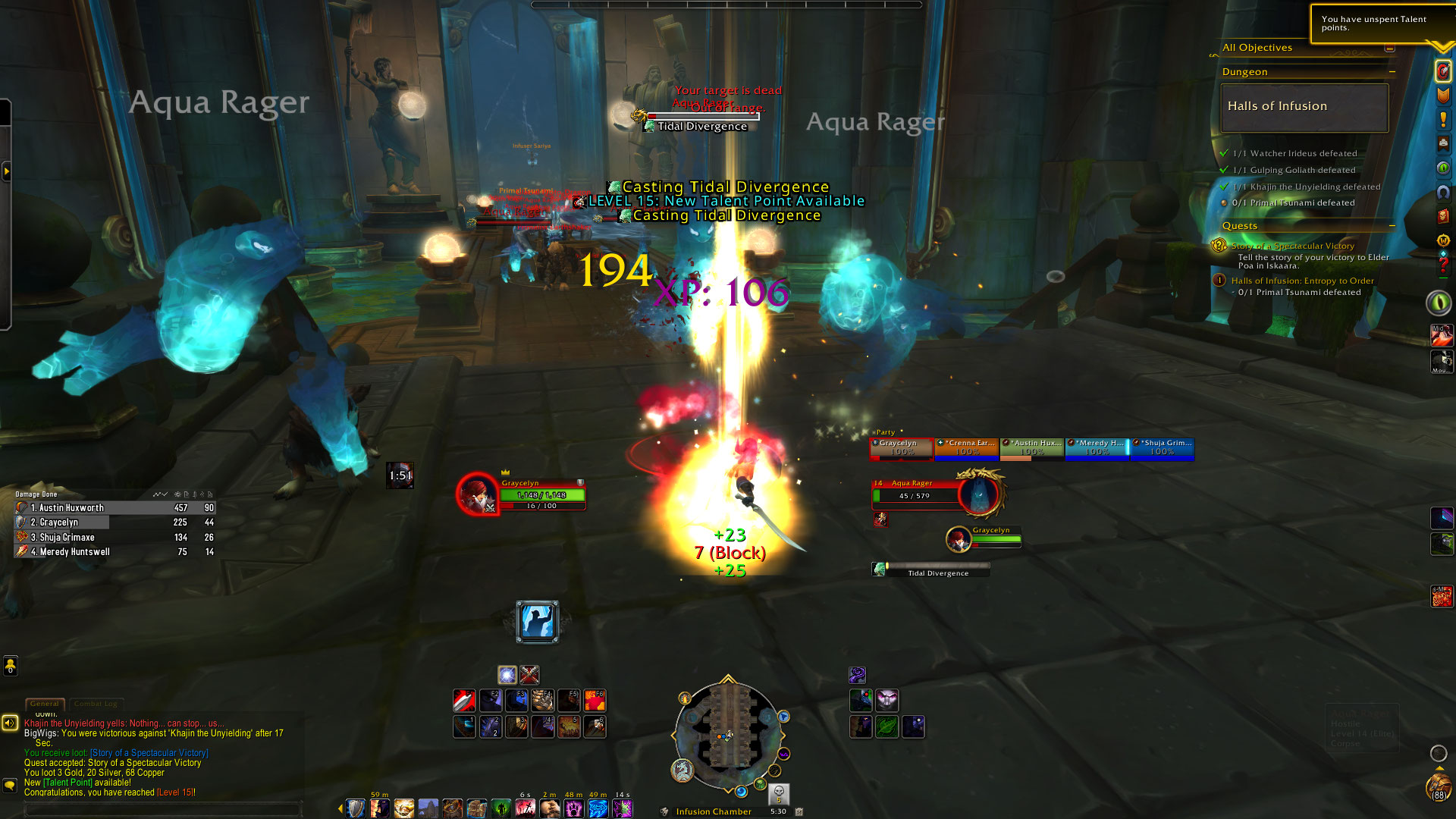Select the General chat tab

click(45, 704)
